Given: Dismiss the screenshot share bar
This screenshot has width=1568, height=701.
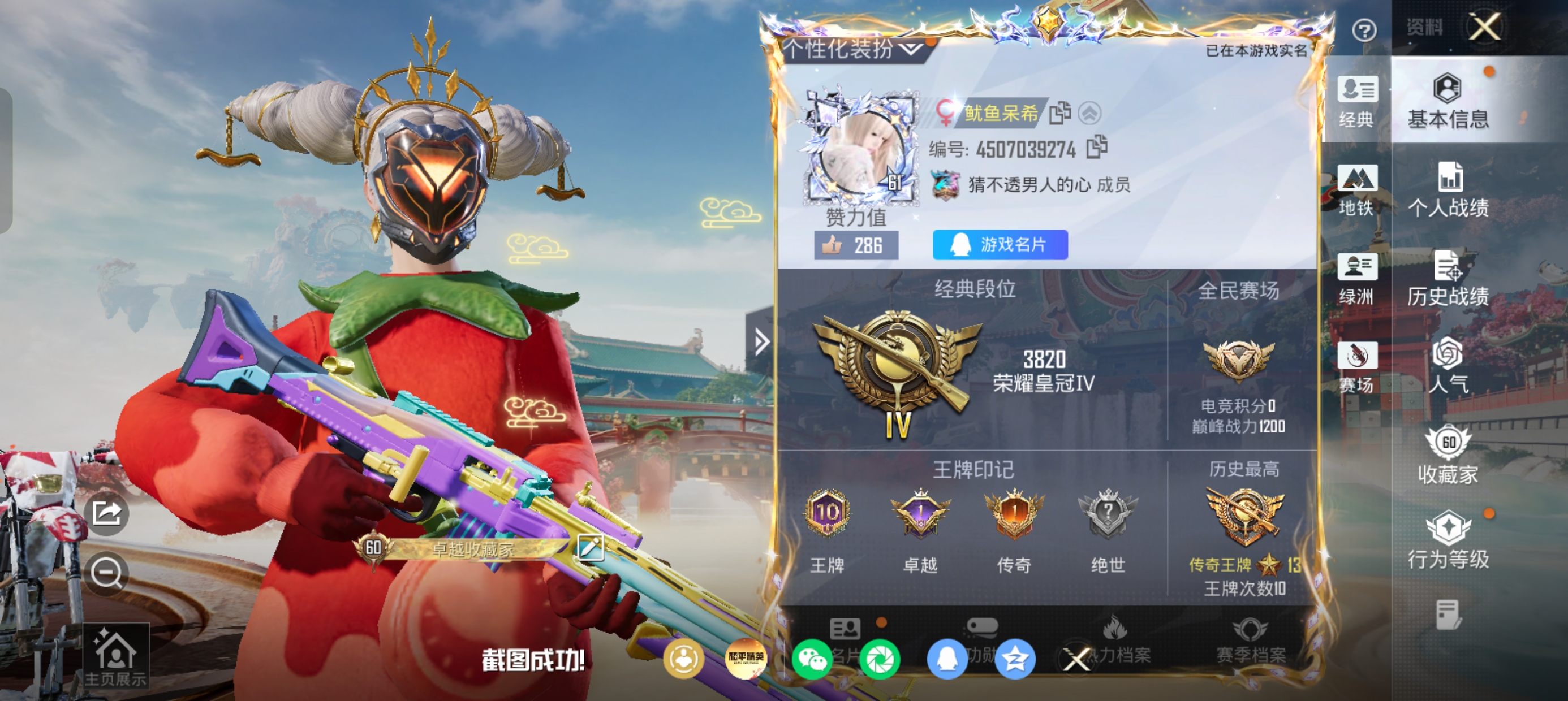Looking at the screenshot, I should [x=1076, y=659].
